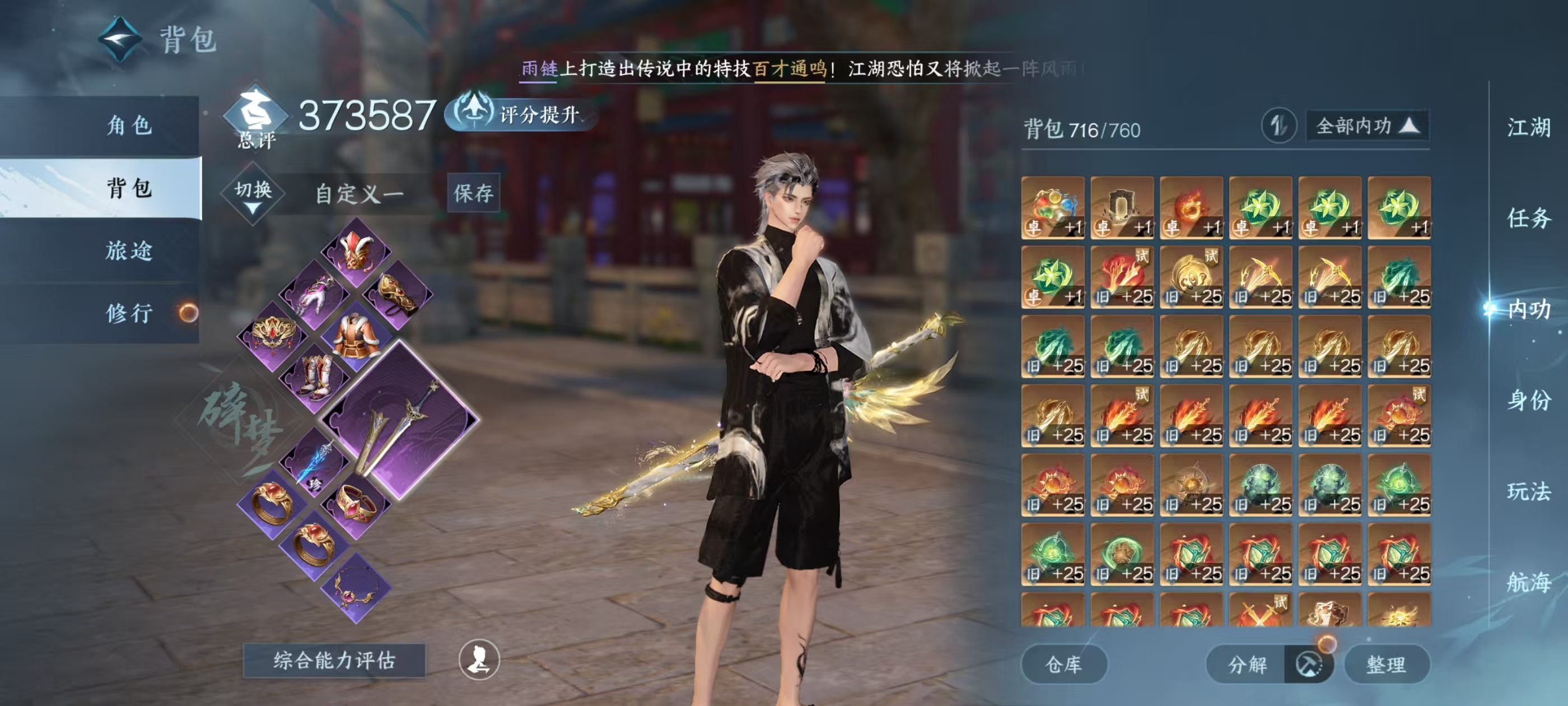
Task: Tap the 切换 loadout switch button
Action: coord(253,193)
